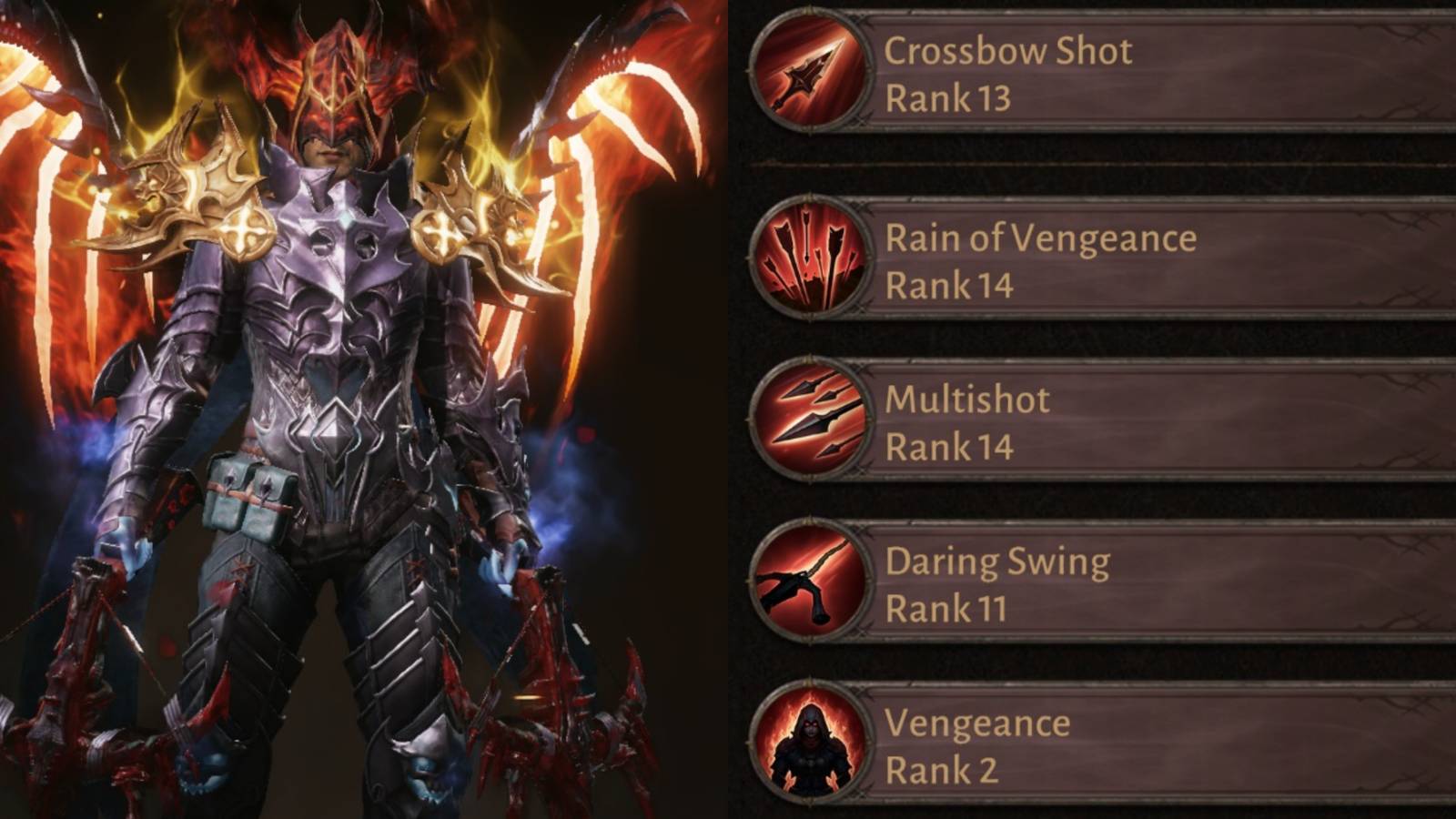
Task: Click the 'Multishot' label text
Action: coord(967,398)
